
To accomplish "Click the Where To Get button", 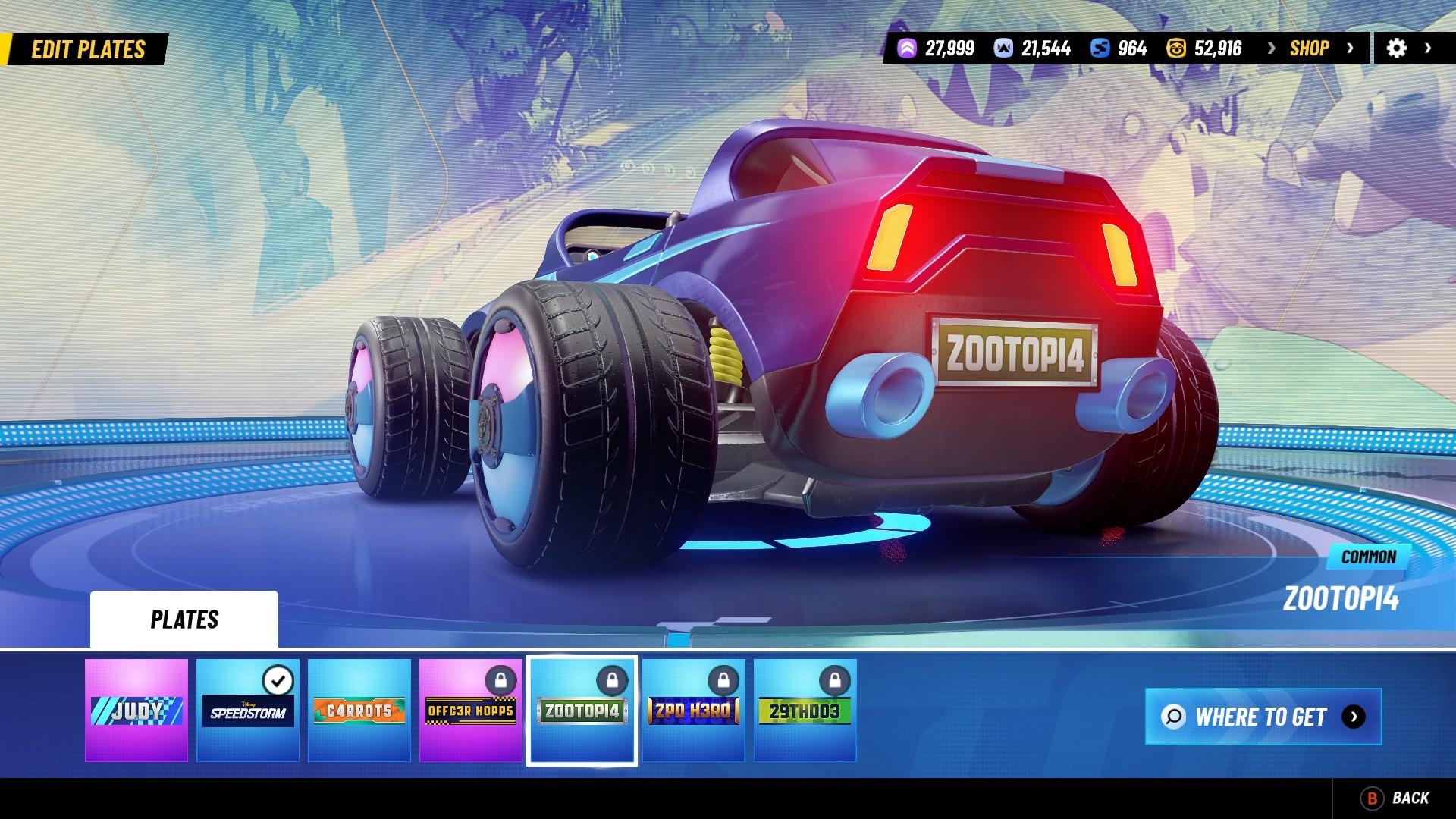I will click(x=1263, y=717).
